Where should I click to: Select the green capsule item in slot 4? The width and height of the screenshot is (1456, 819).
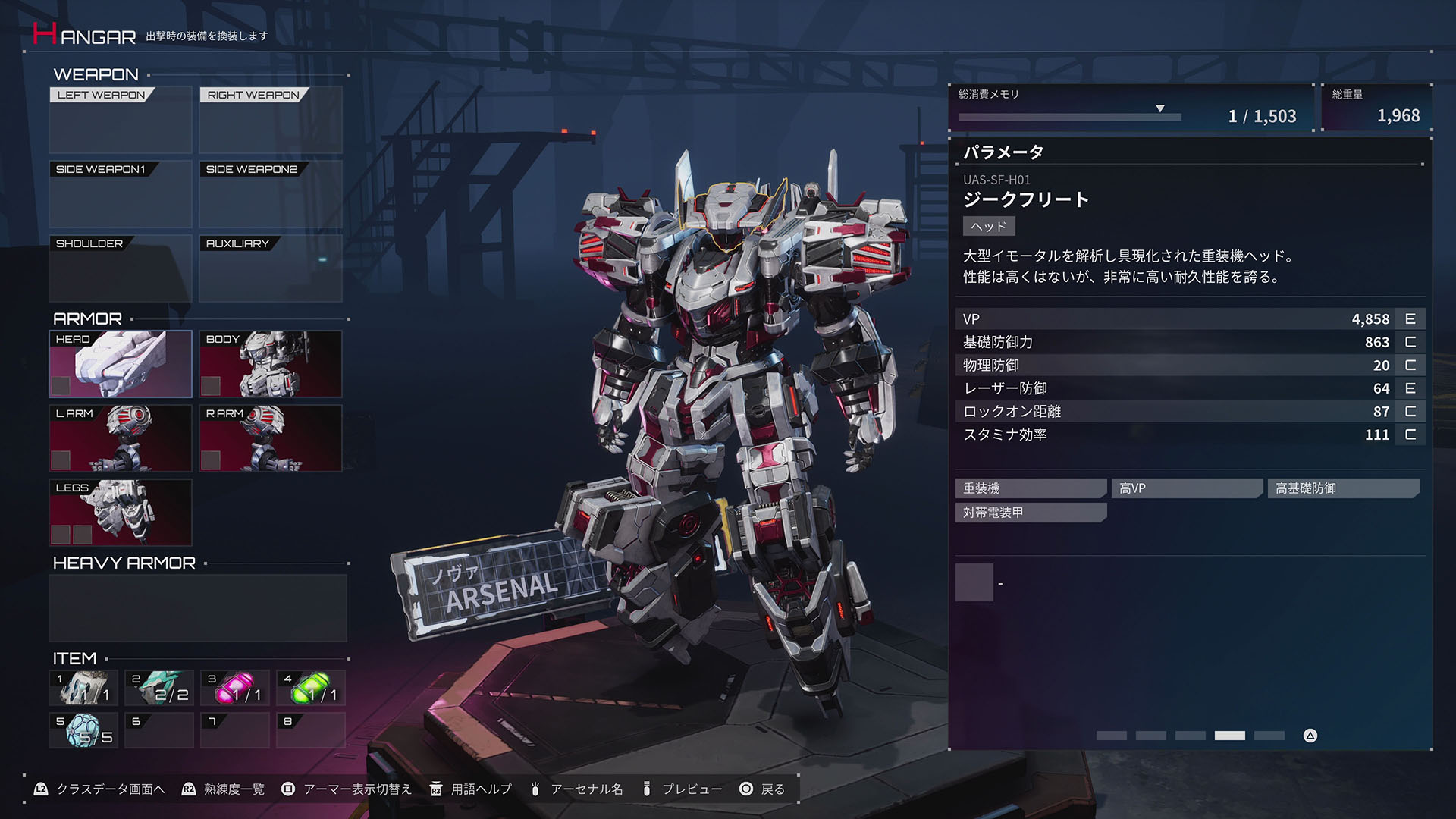(x=309, y=688)
